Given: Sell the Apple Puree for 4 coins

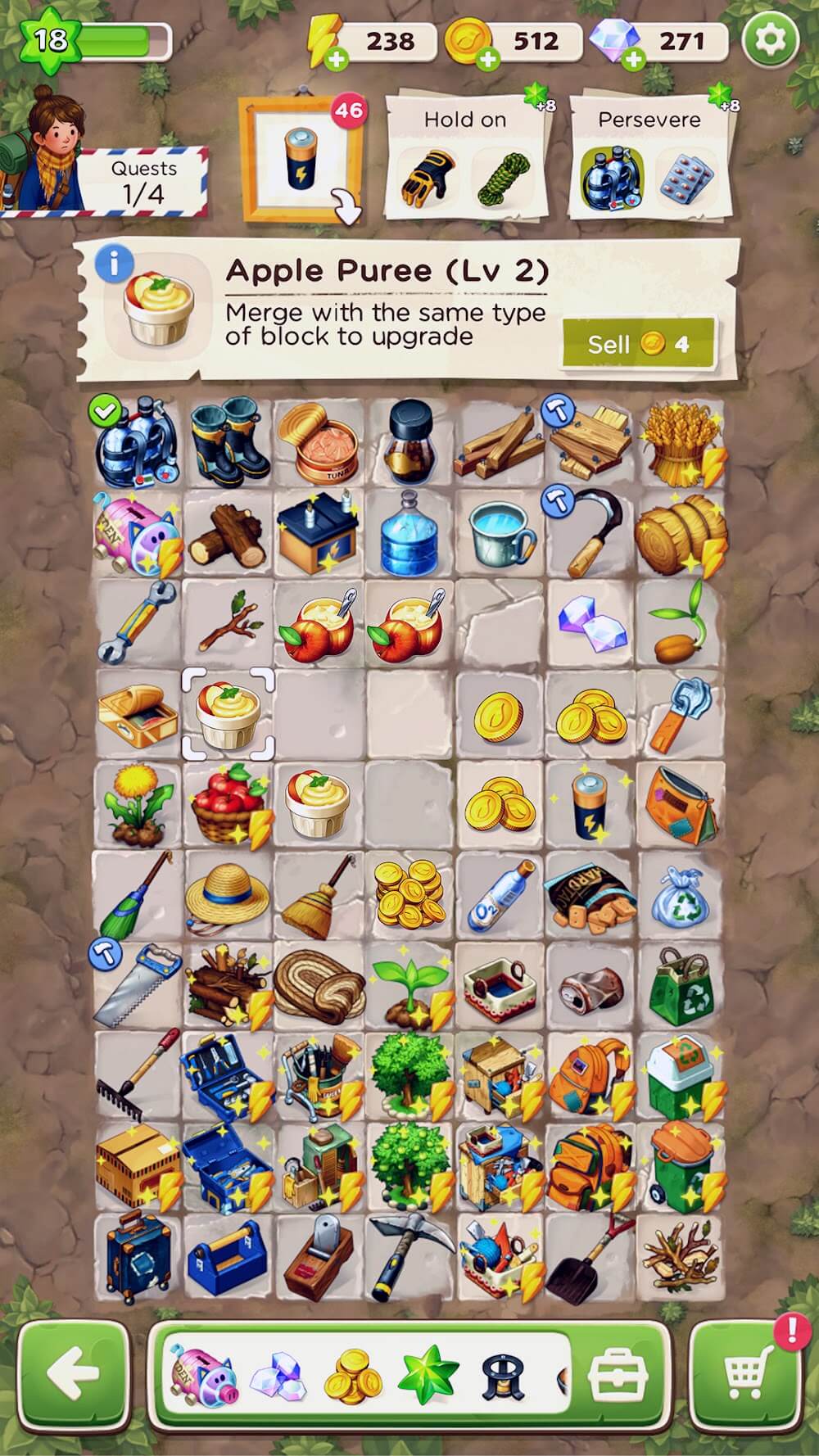Looking at the screenshot, I should click(x=639, y=344).
